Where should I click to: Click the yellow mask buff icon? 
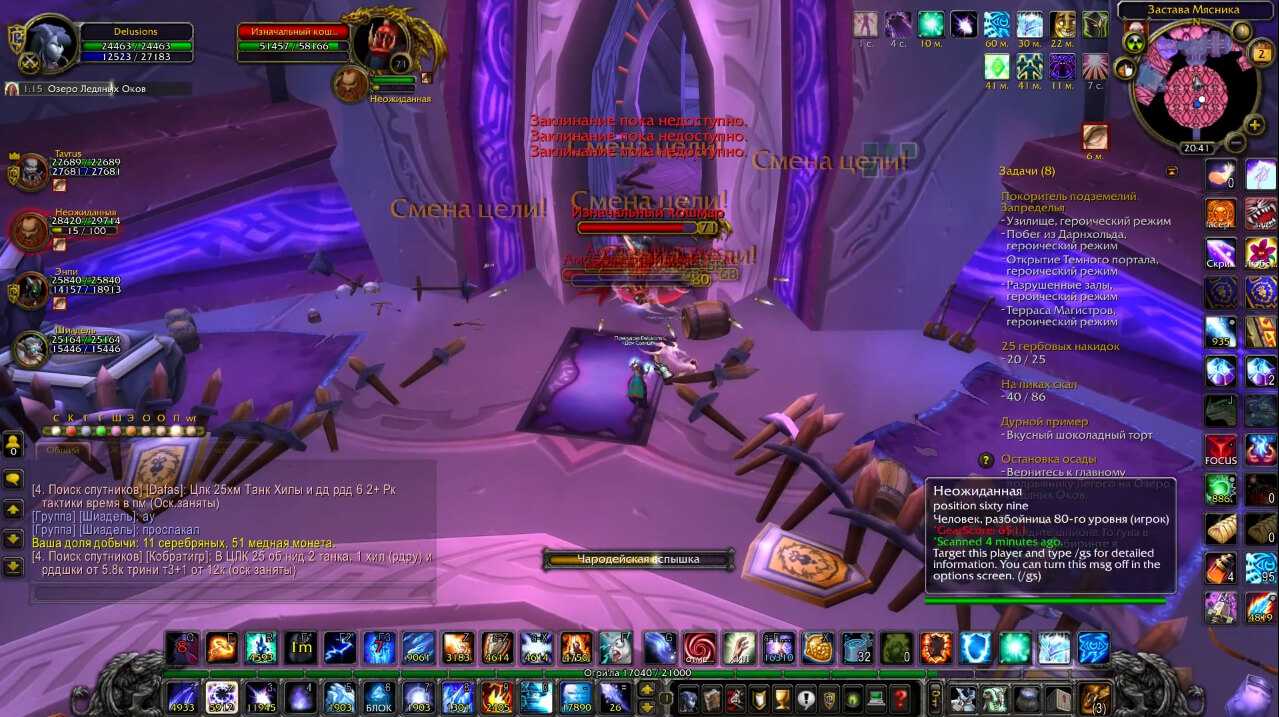[1063, 24]
